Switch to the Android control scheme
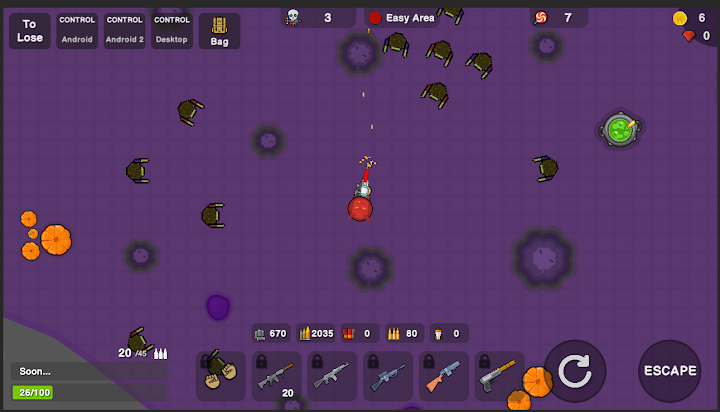 pos(77,31)
